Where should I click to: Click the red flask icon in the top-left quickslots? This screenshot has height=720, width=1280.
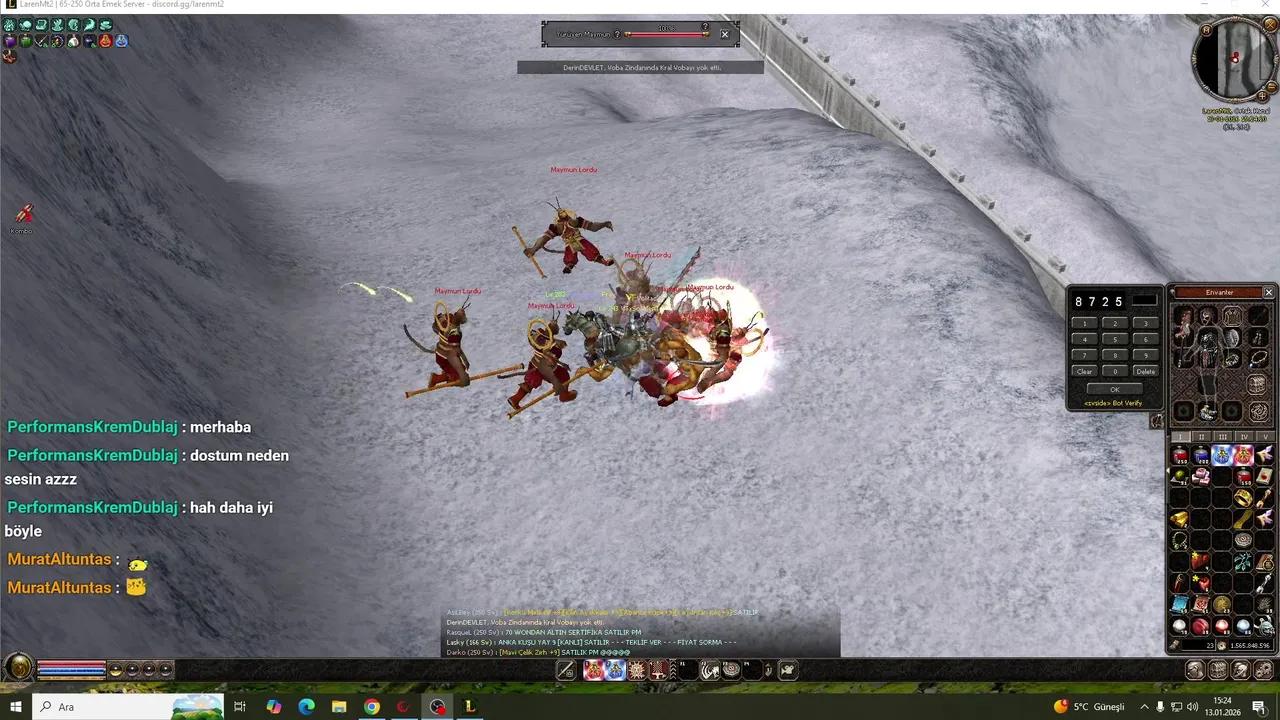click(x=105, y=41)
